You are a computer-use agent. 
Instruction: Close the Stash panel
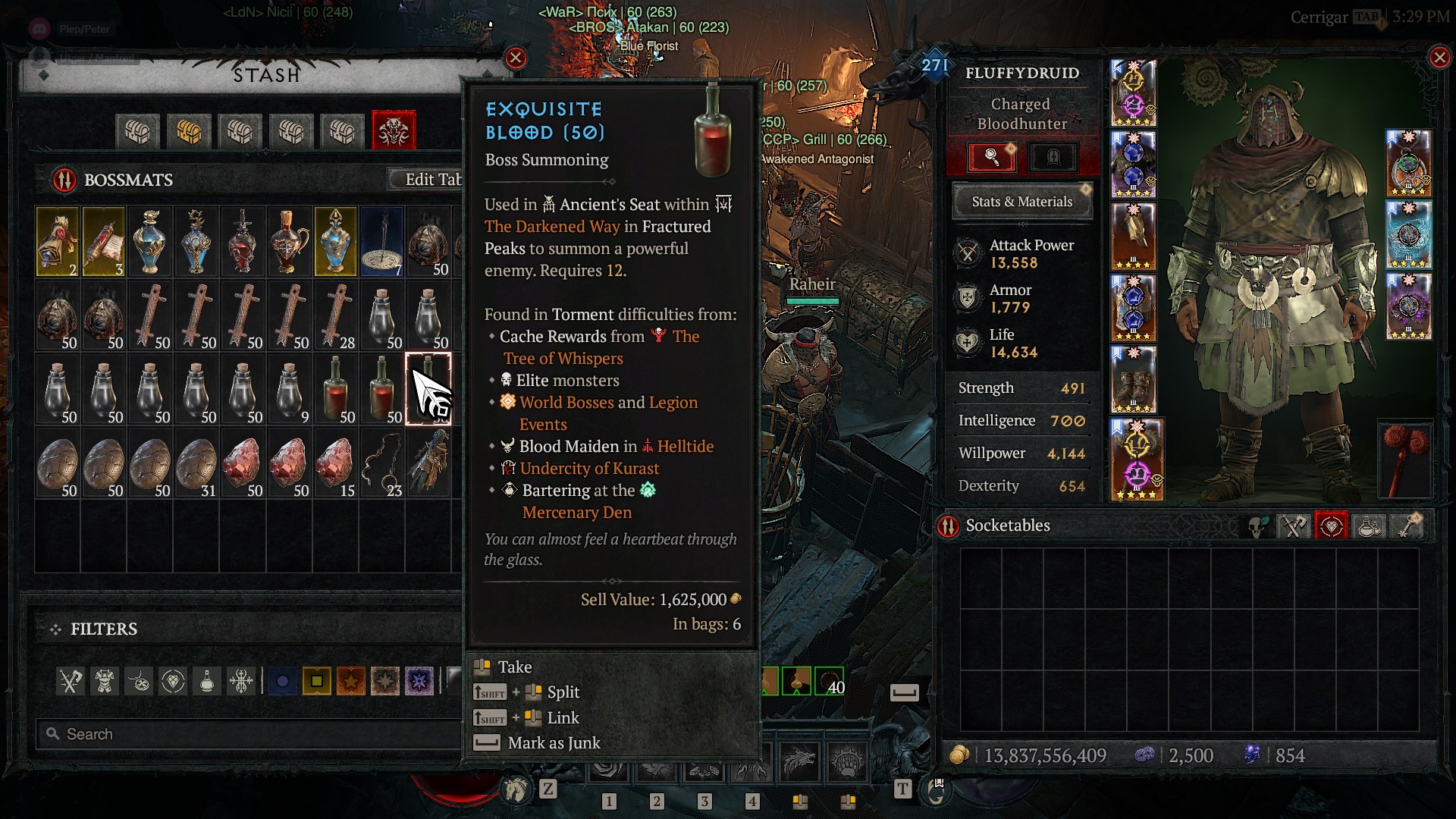coord(516,58)
